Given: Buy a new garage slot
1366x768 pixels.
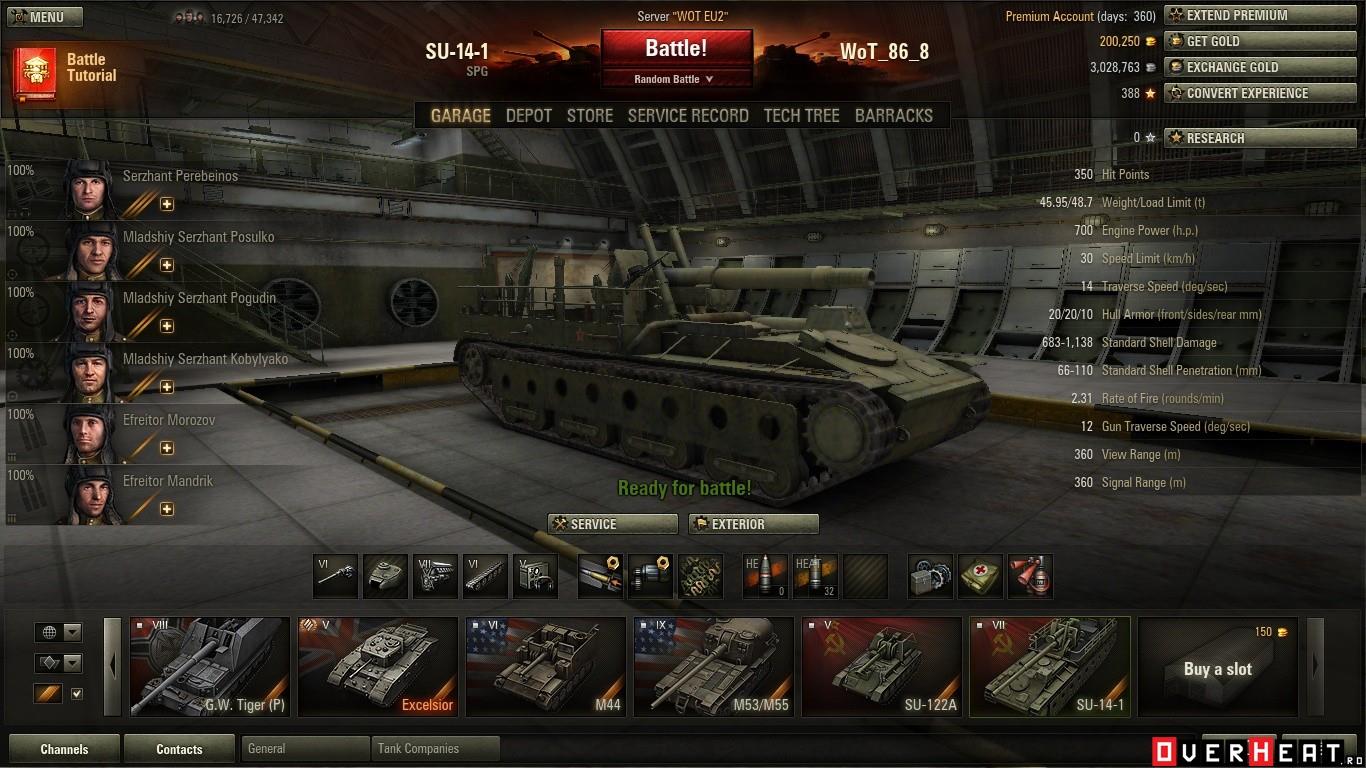Looking at the screenshot, I should click(1217, 668).
